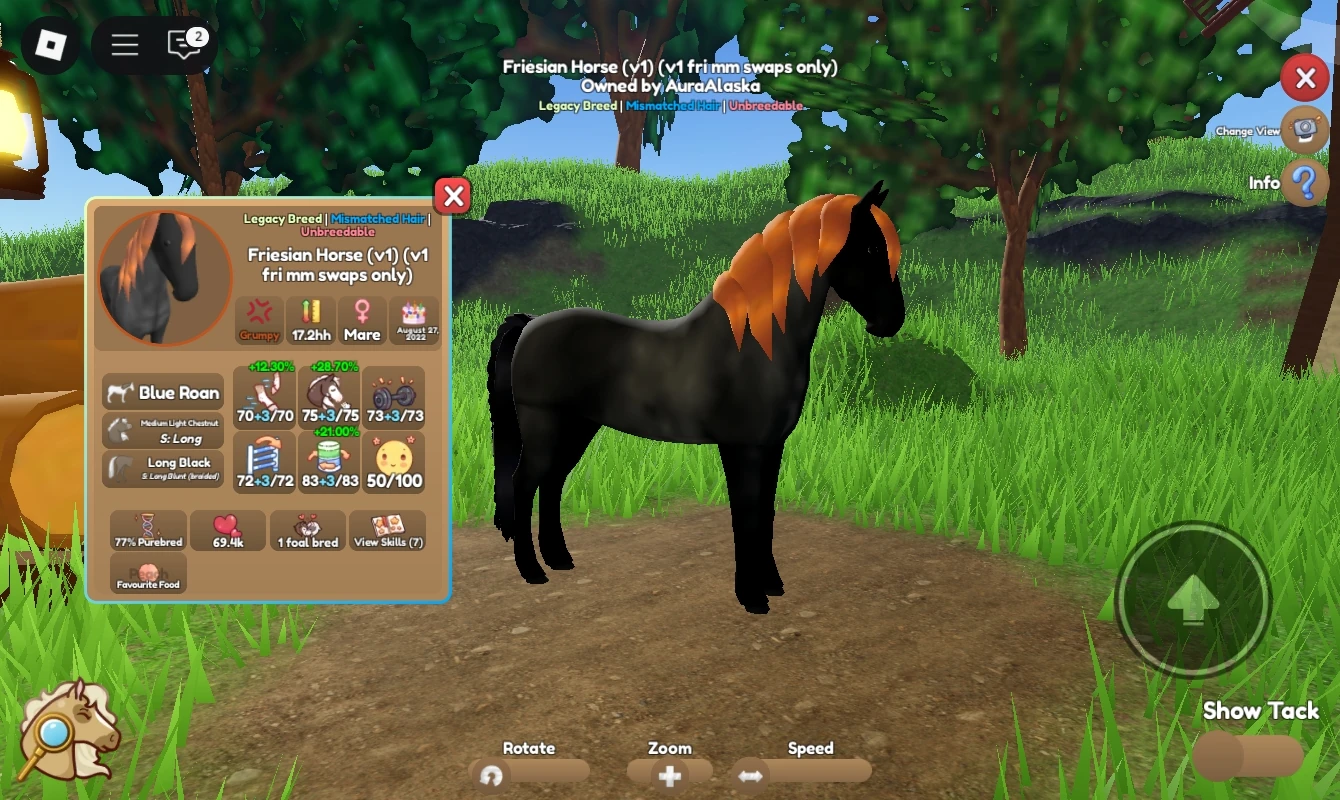1340x800 pixels.
Task: Select the Grumpy personality icon
Action: coord(259,320)
